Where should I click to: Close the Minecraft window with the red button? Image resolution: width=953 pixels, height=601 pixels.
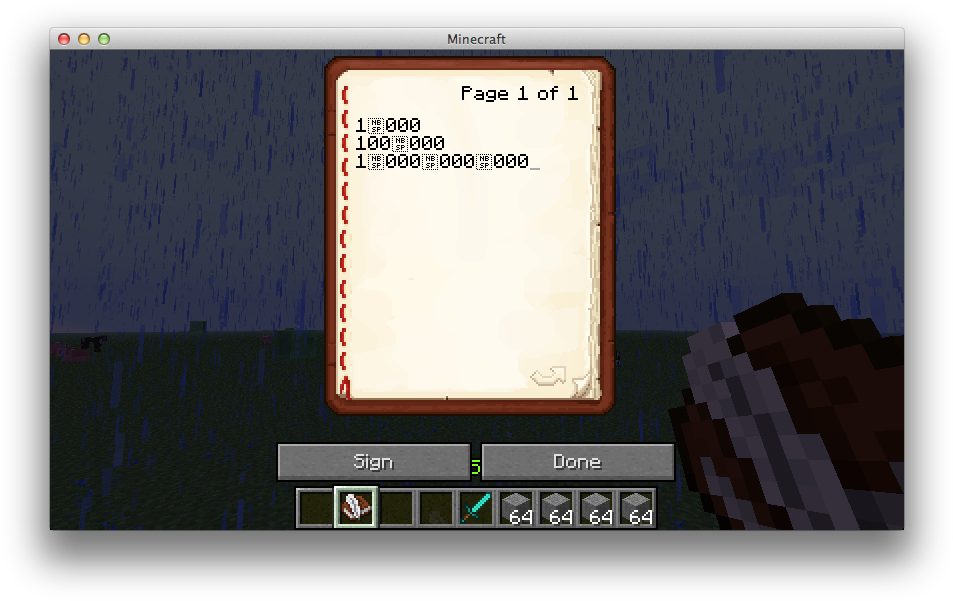coord(64,39)
